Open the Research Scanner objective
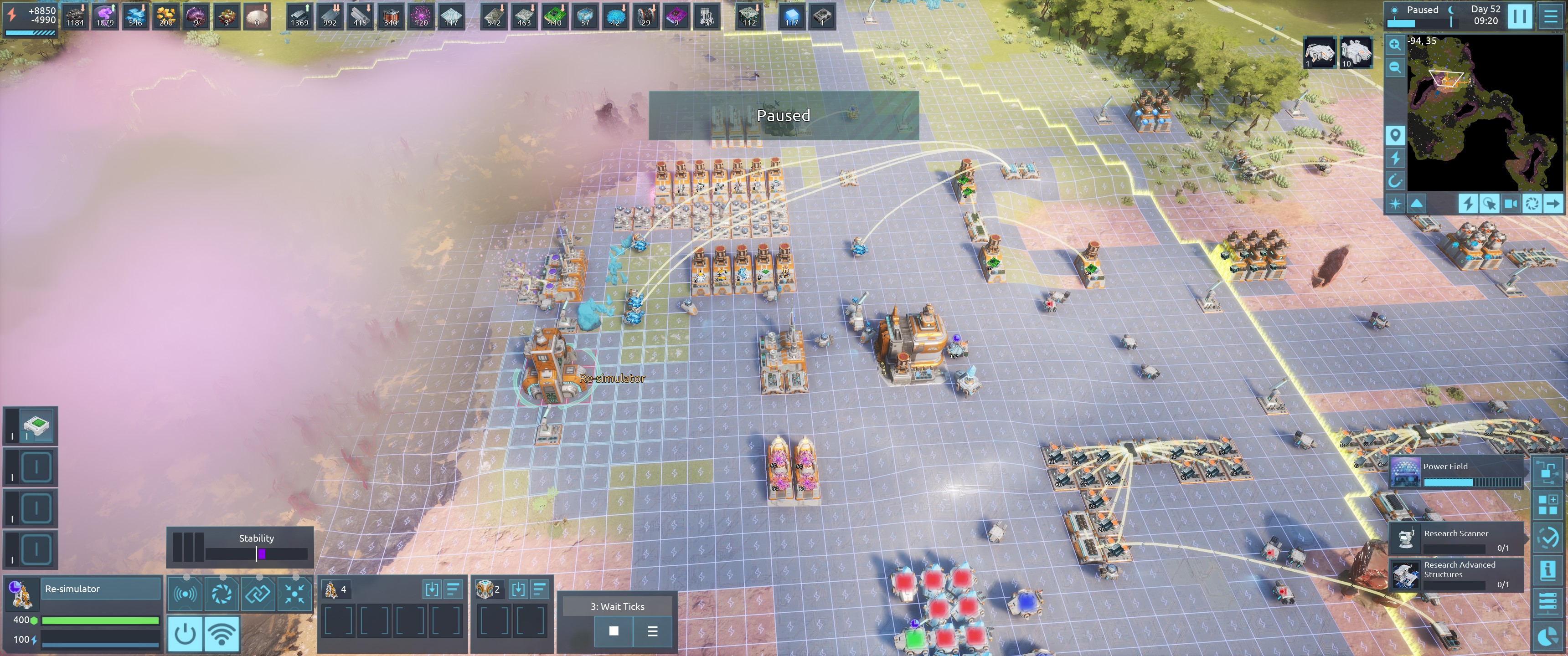The image size is (1568, 656). click(x=1457, y=539)
